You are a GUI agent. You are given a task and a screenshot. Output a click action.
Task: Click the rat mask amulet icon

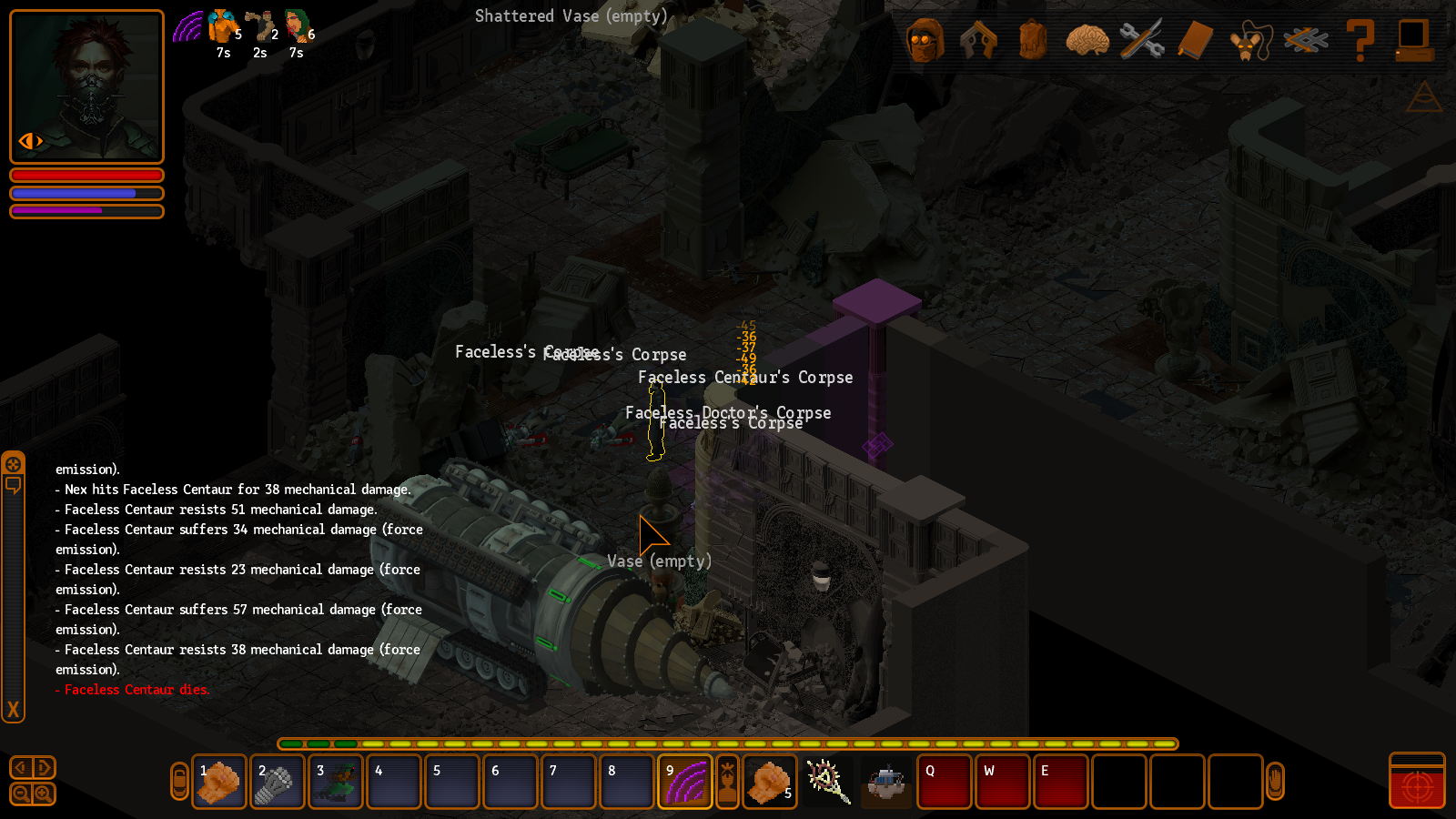click(x=1249, y=42)
